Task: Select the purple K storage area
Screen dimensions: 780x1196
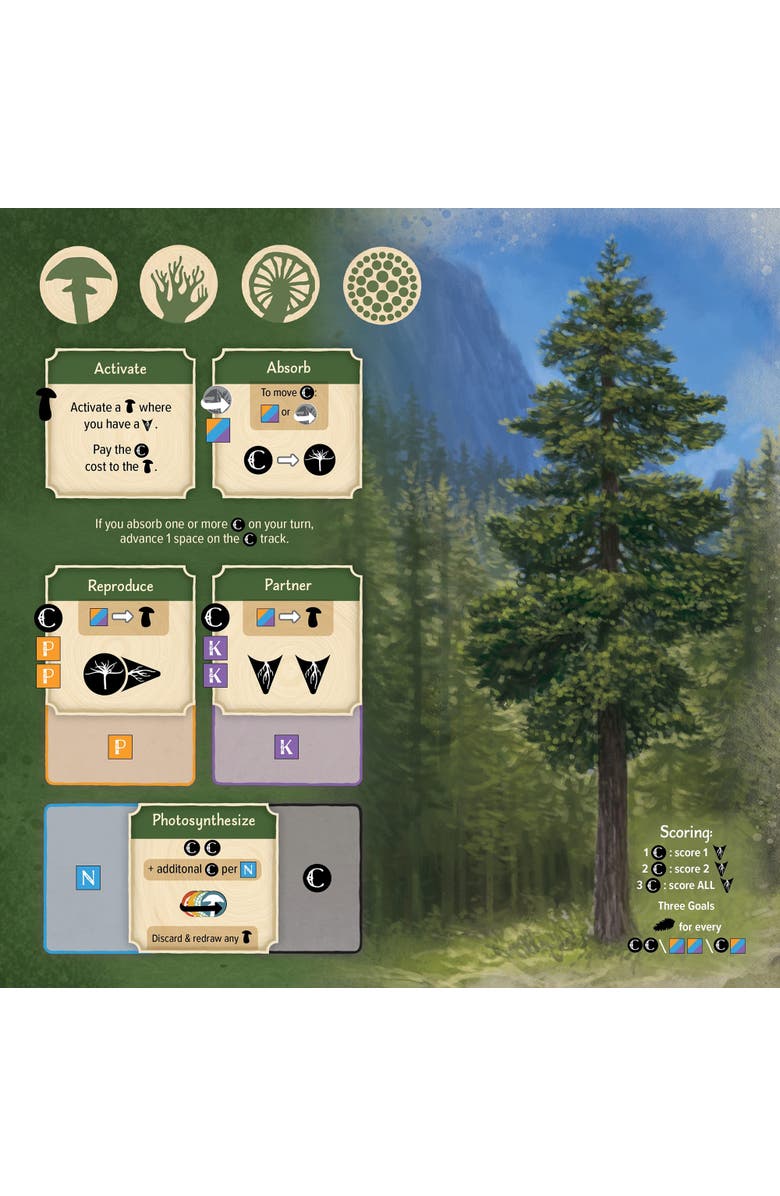Action: tap(287, 747)
